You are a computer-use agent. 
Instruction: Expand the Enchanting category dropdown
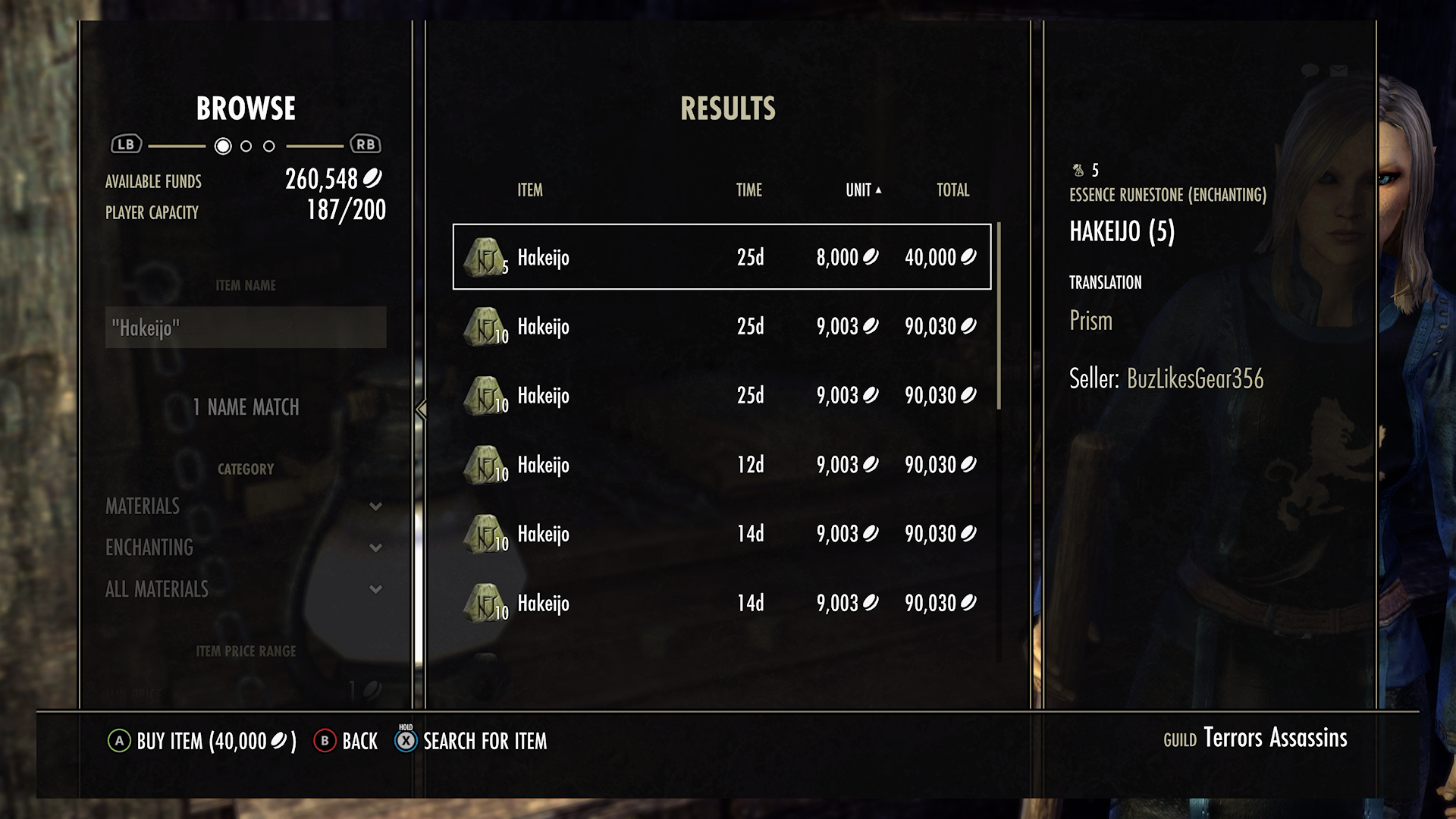(x=374, y=548)
